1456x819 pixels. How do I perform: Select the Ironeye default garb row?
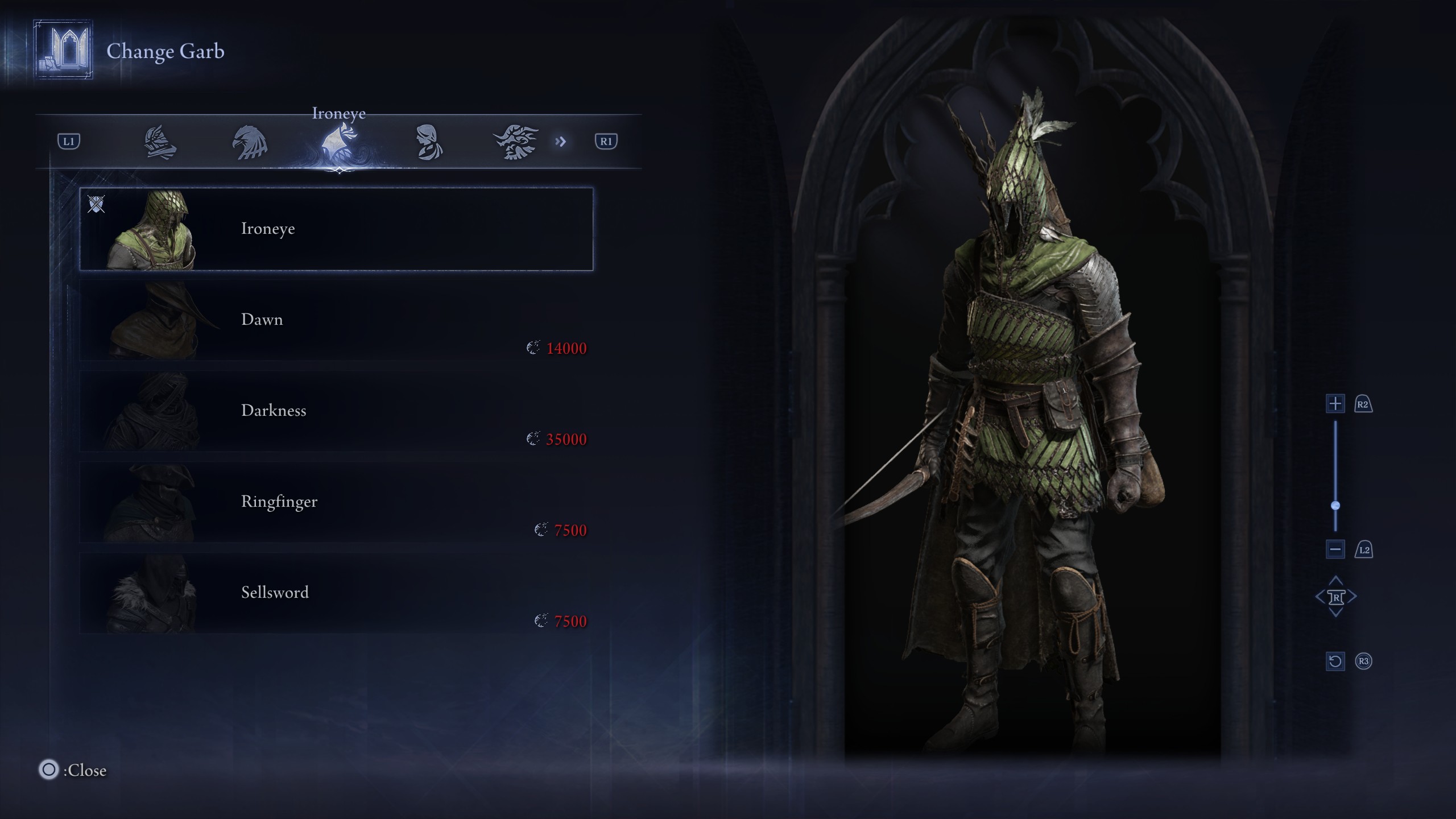point(336,229)
